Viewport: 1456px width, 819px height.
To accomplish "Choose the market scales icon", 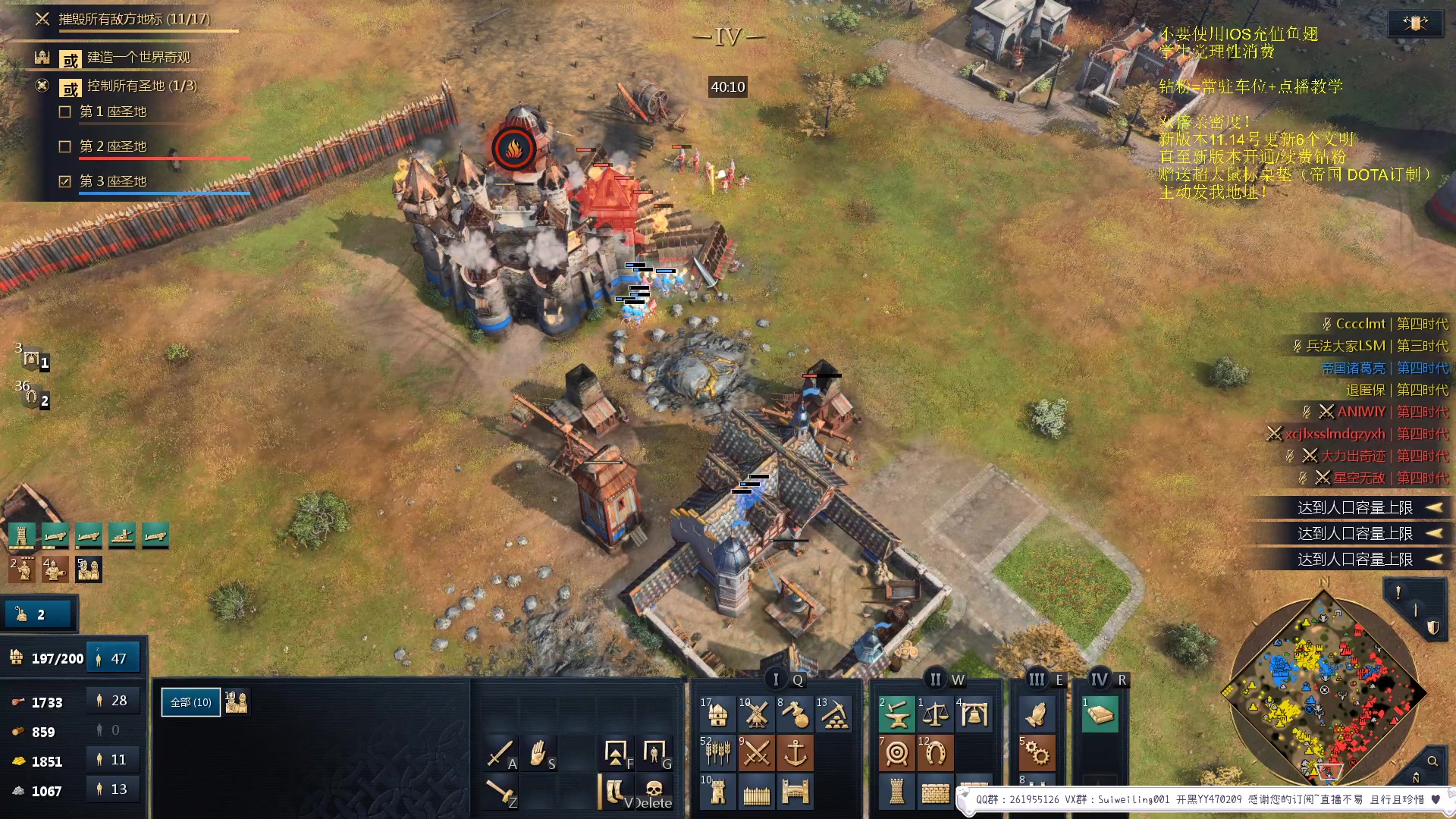I will pyautogui.click(x=935, y=714).
